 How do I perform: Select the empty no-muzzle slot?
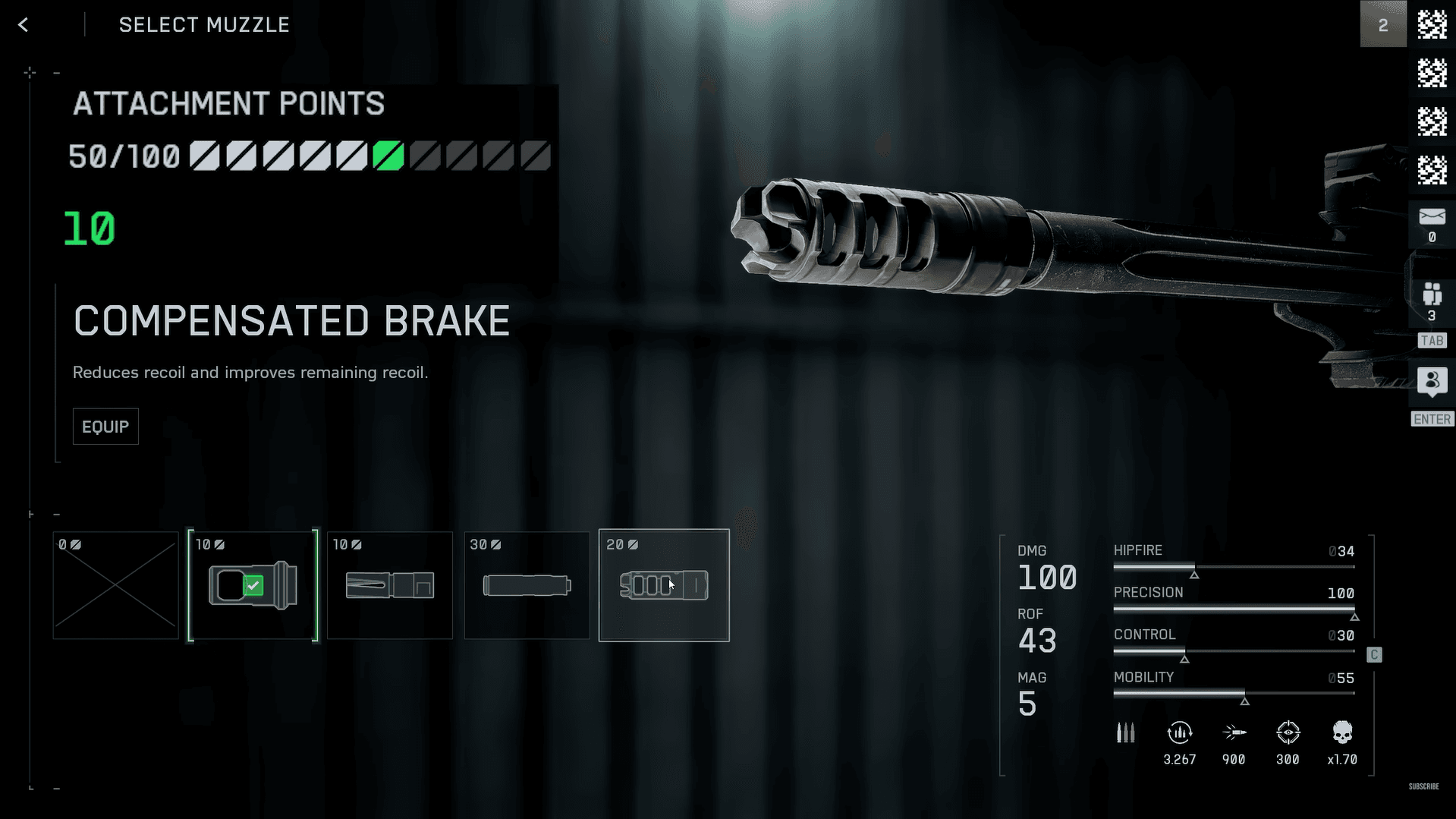coord(115,585)
